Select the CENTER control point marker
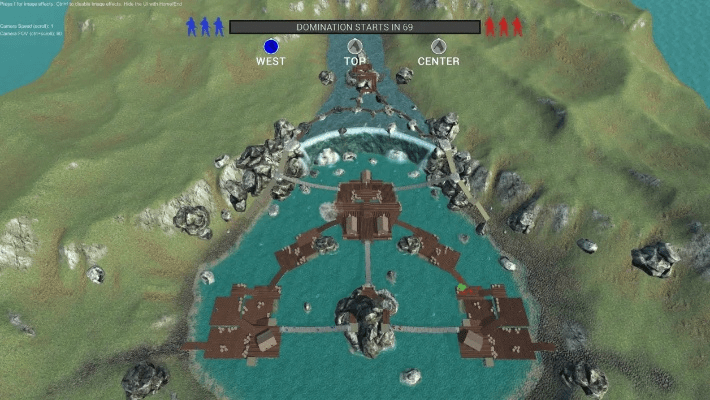Screen dimensions: 710x400 [x=438, y=46]
